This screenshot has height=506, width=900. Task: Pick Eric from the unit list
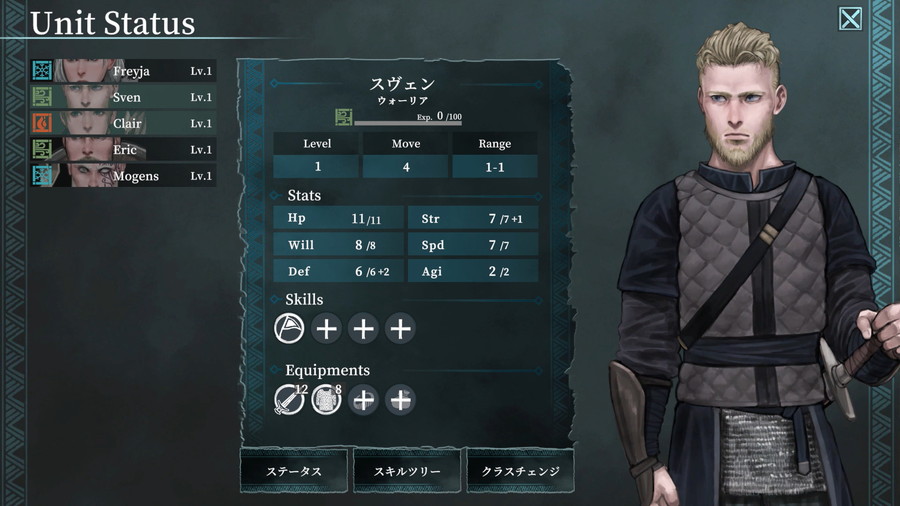[x=124, y=149]
